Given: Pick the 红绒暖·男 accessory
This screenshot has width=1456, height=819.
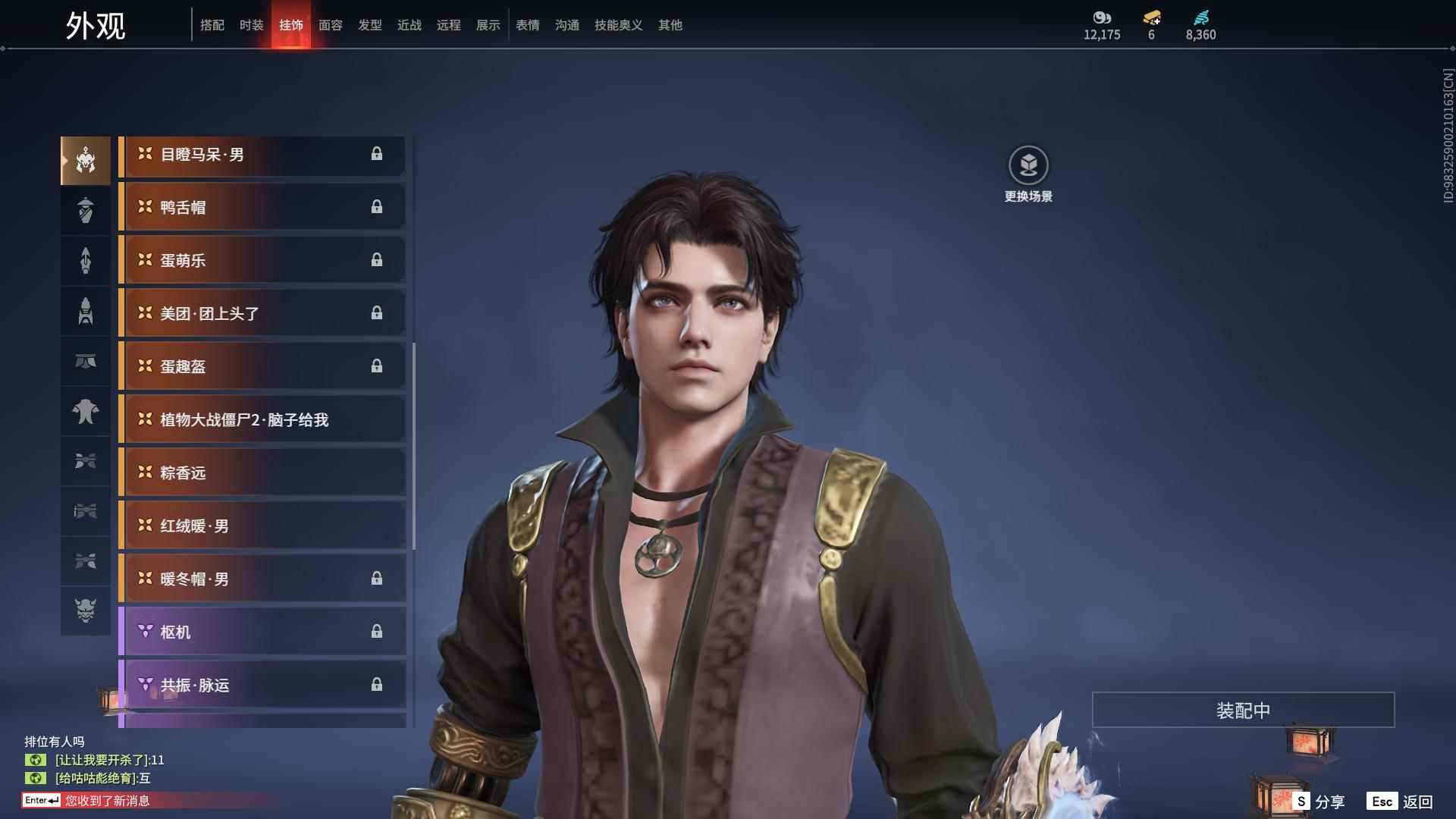Looking at the screenshot, I should [262, 526].
